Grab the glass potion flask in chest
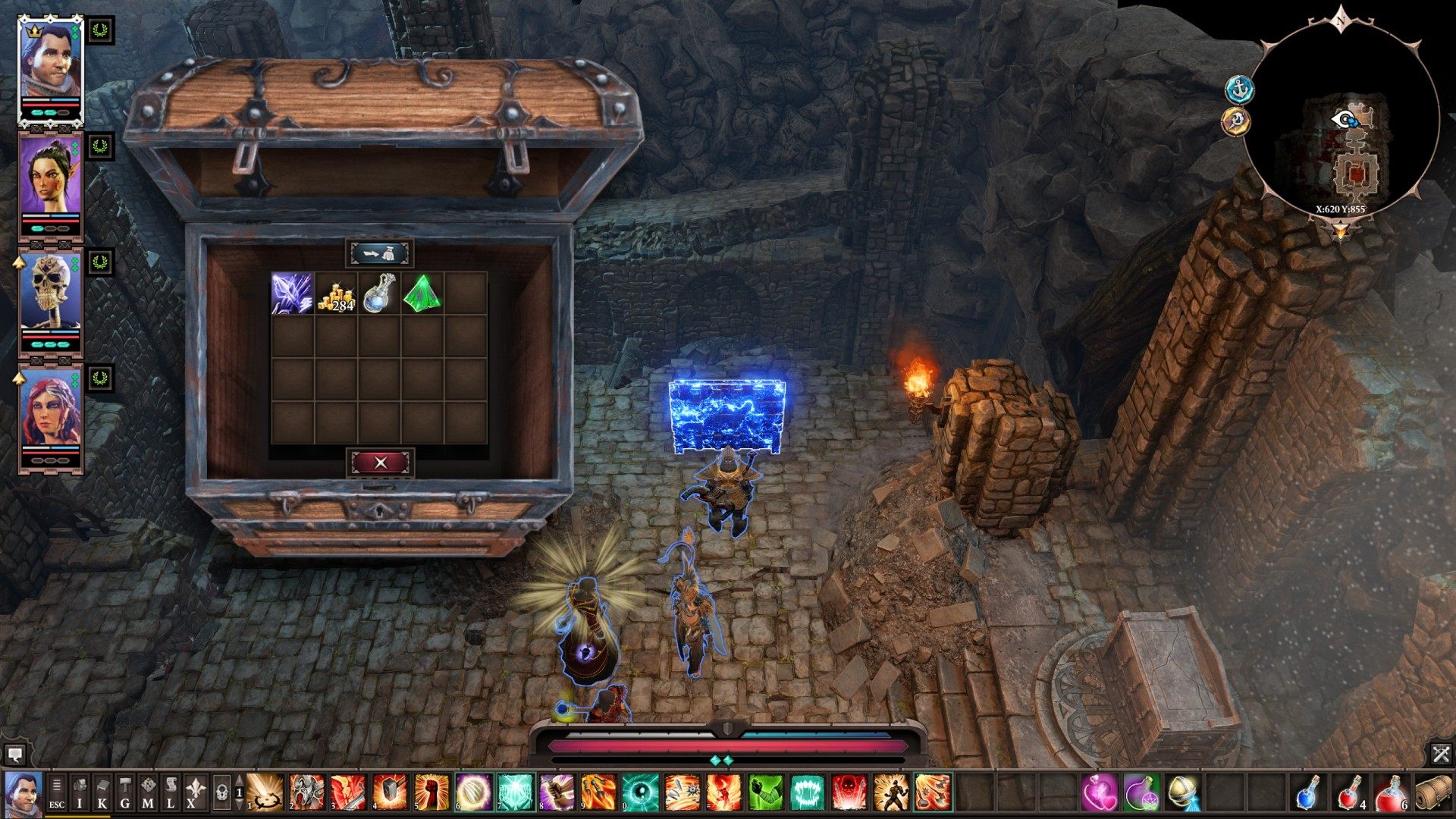Image resolution: width=1456 pixels, height=819 pixels. coord(378,293)
